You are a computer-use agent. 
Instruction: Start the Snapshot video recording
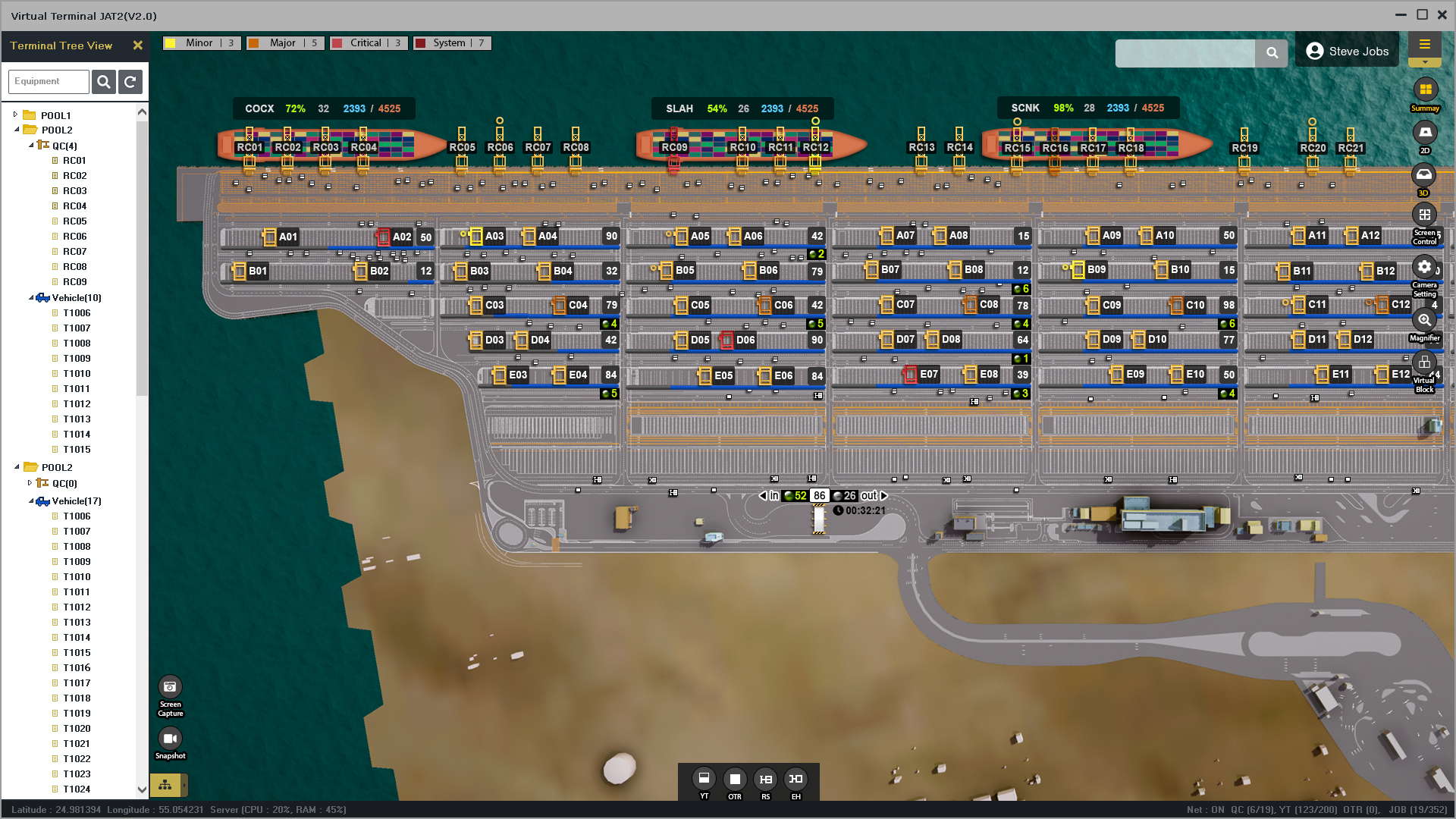pyautogui.click(x=170, y=739)
